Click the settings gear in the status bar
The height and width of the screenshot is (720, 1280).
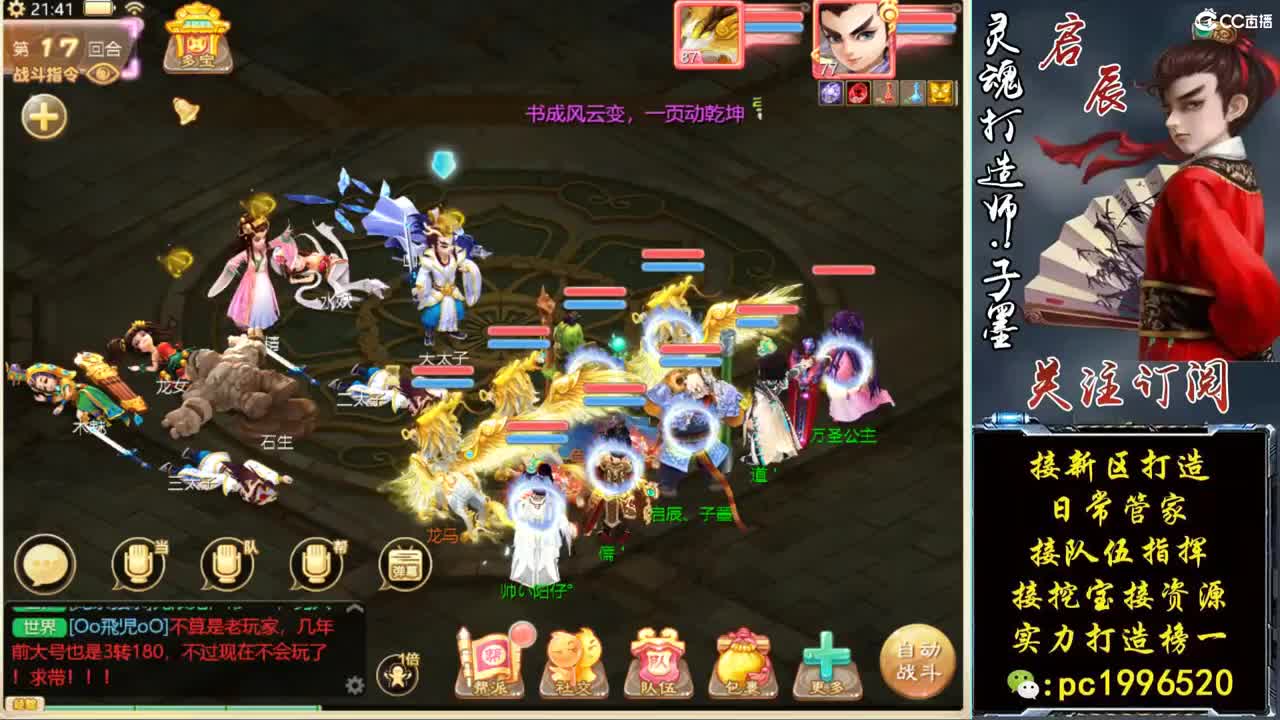tap(15, 8)
